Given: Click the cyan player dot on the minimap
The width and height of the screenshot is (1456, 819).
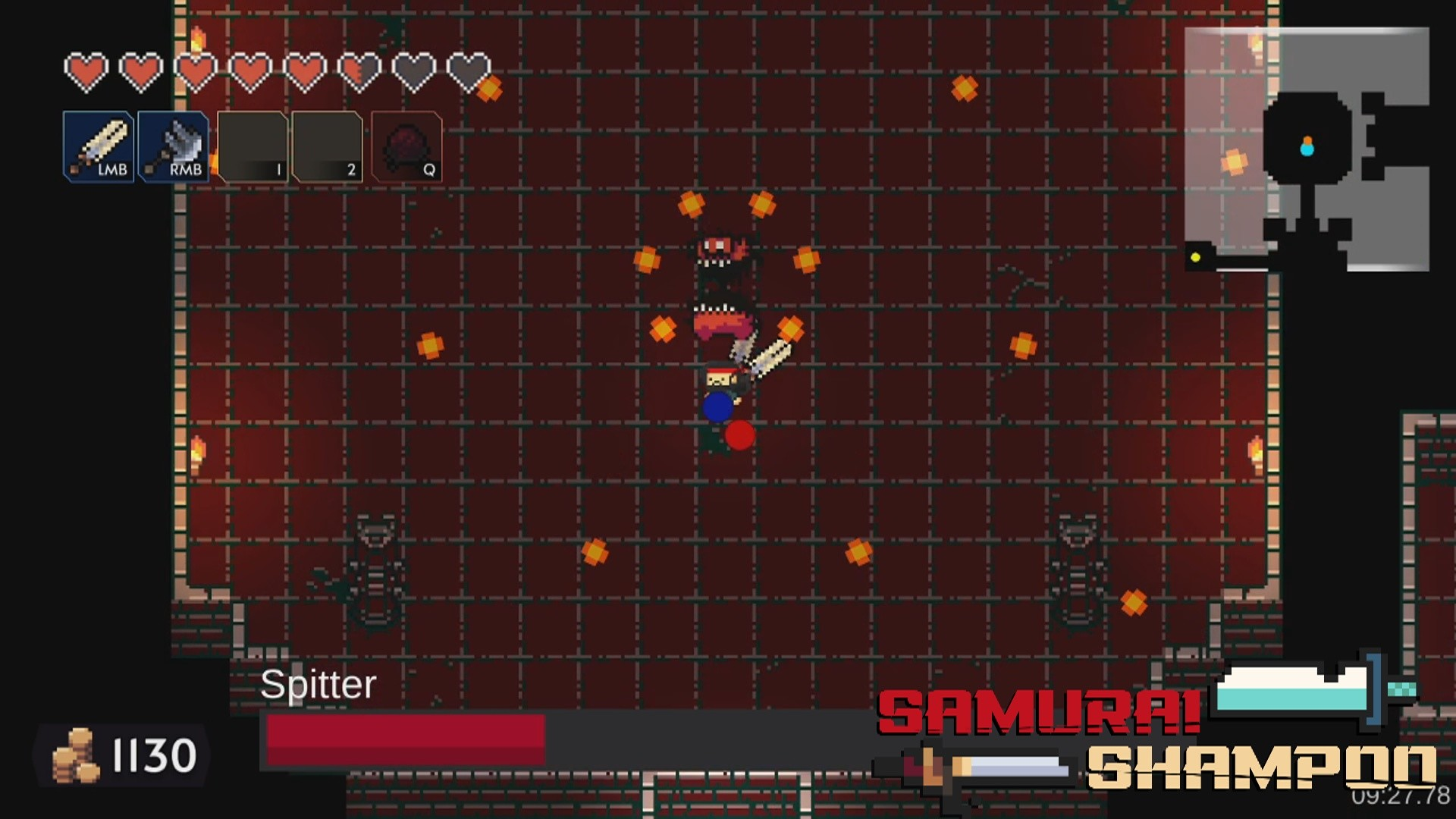Looking at the screenshot, I should pos(1307,149).
